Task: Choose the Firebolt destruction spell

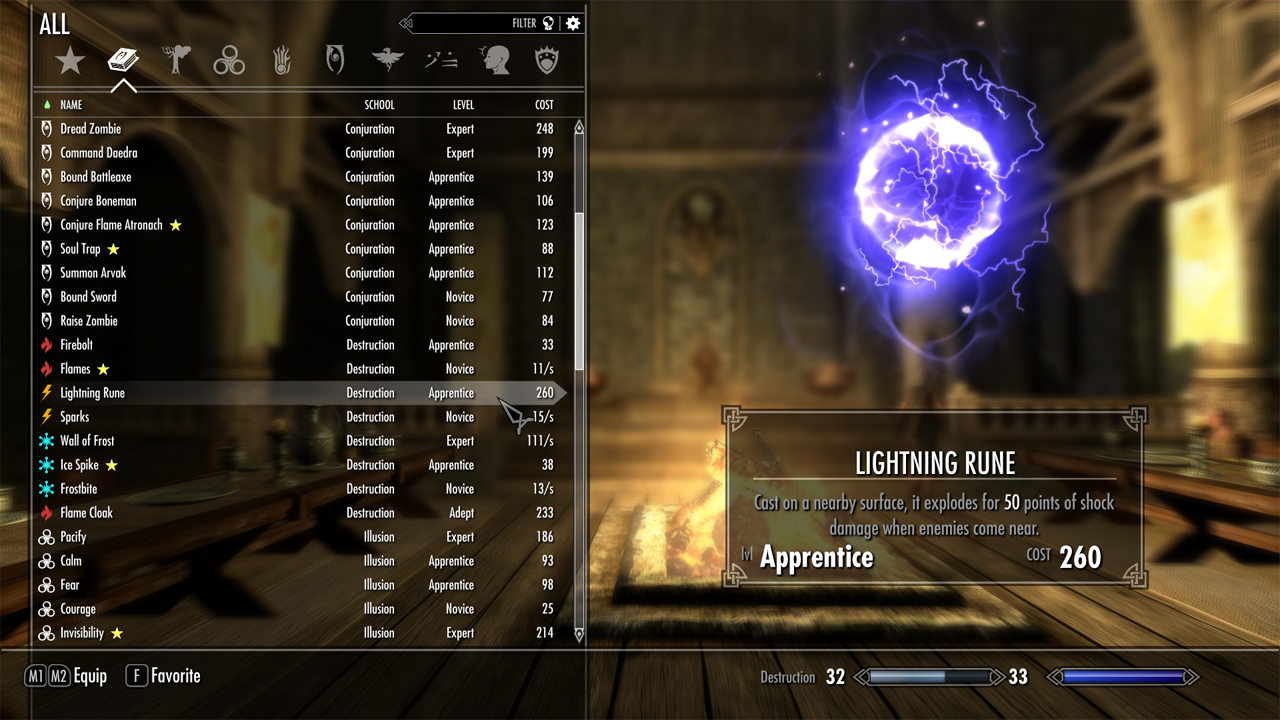Action: [x=76, y=345]
